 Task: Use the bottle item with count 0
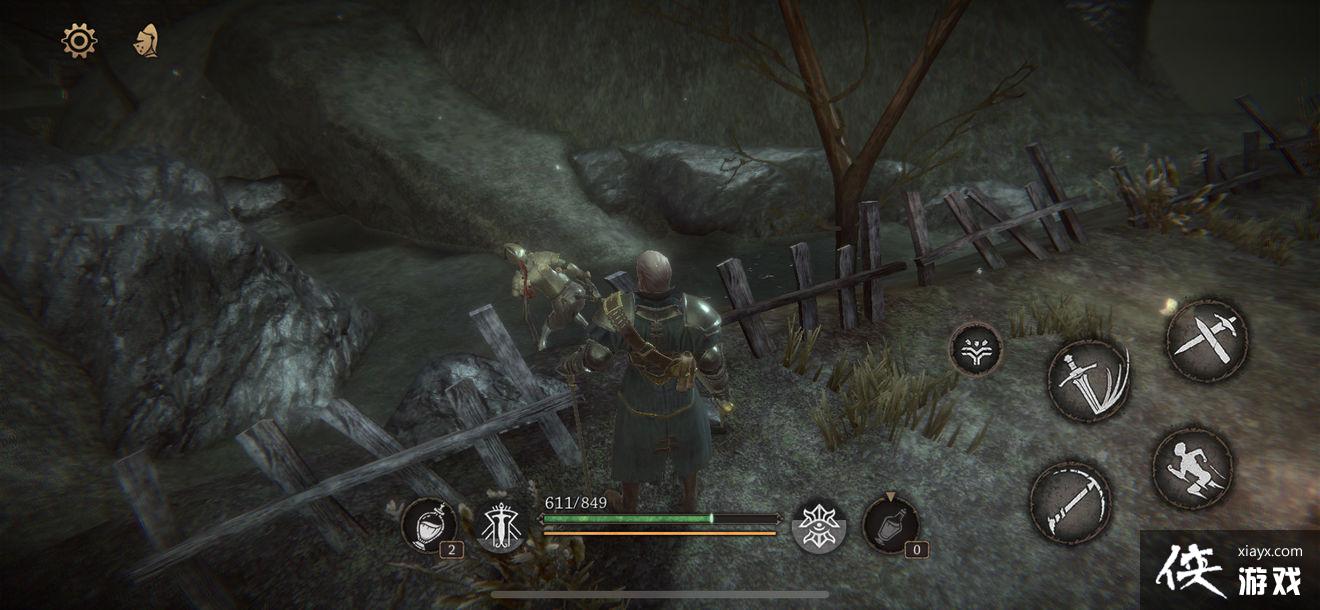[890, 523]
